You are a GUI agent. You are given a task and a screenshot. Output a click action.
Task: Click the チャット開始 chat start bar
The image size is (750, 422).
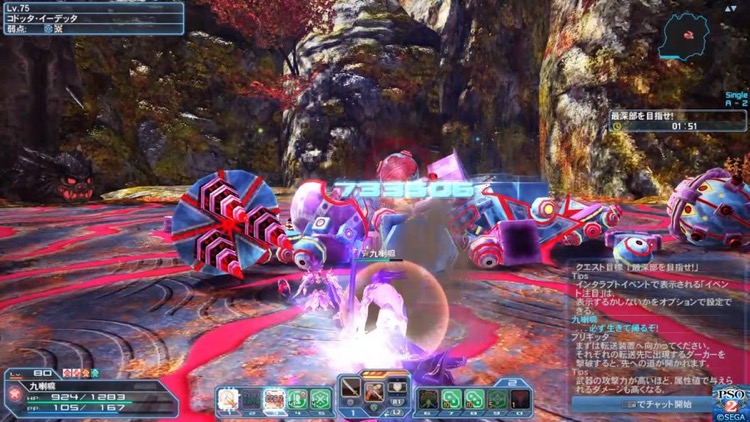tap(656, 405)
